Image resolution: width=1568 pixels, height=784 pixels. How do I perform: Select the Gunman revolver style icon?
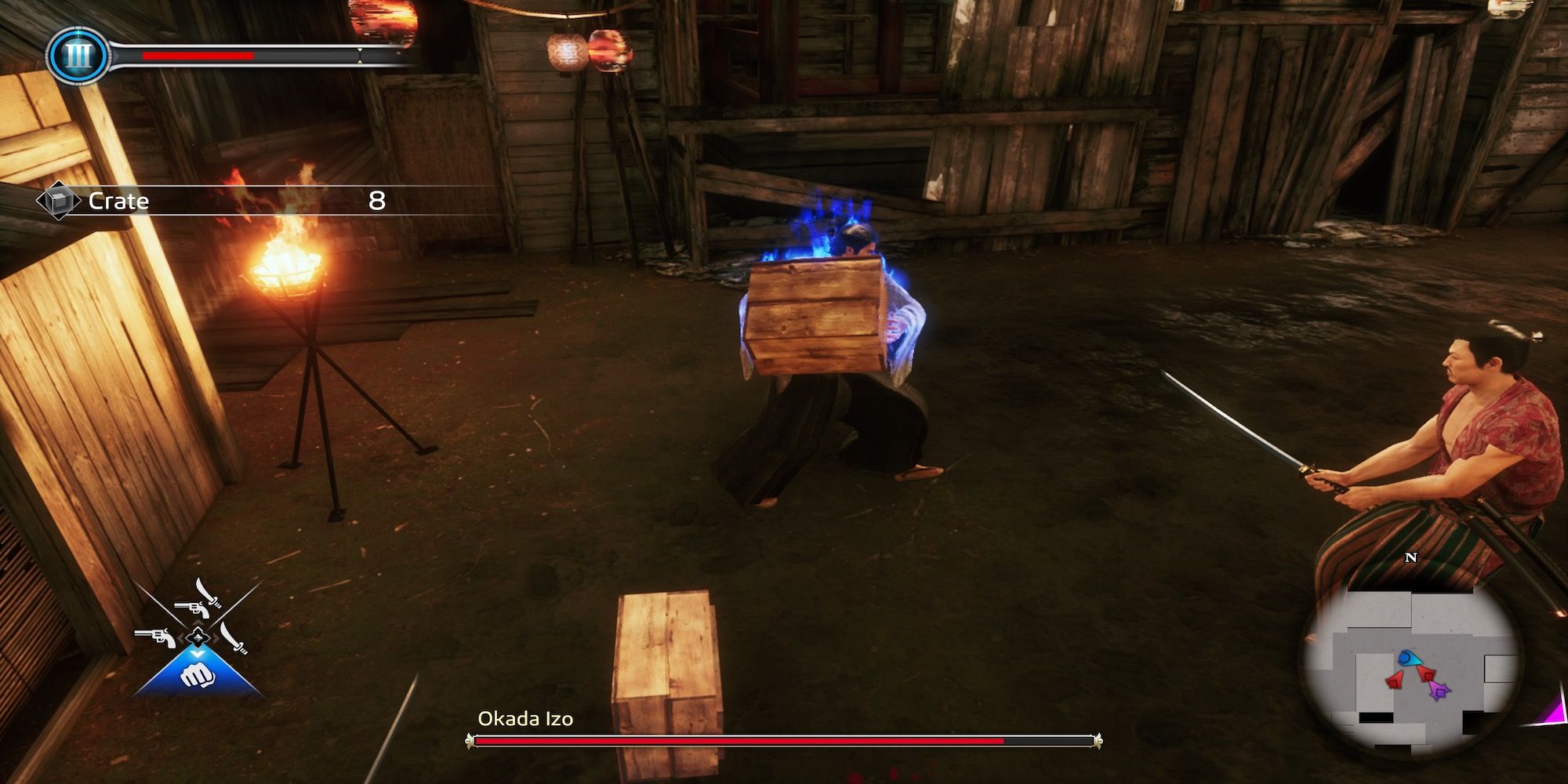pyautogui.click(x=155, y=637)
